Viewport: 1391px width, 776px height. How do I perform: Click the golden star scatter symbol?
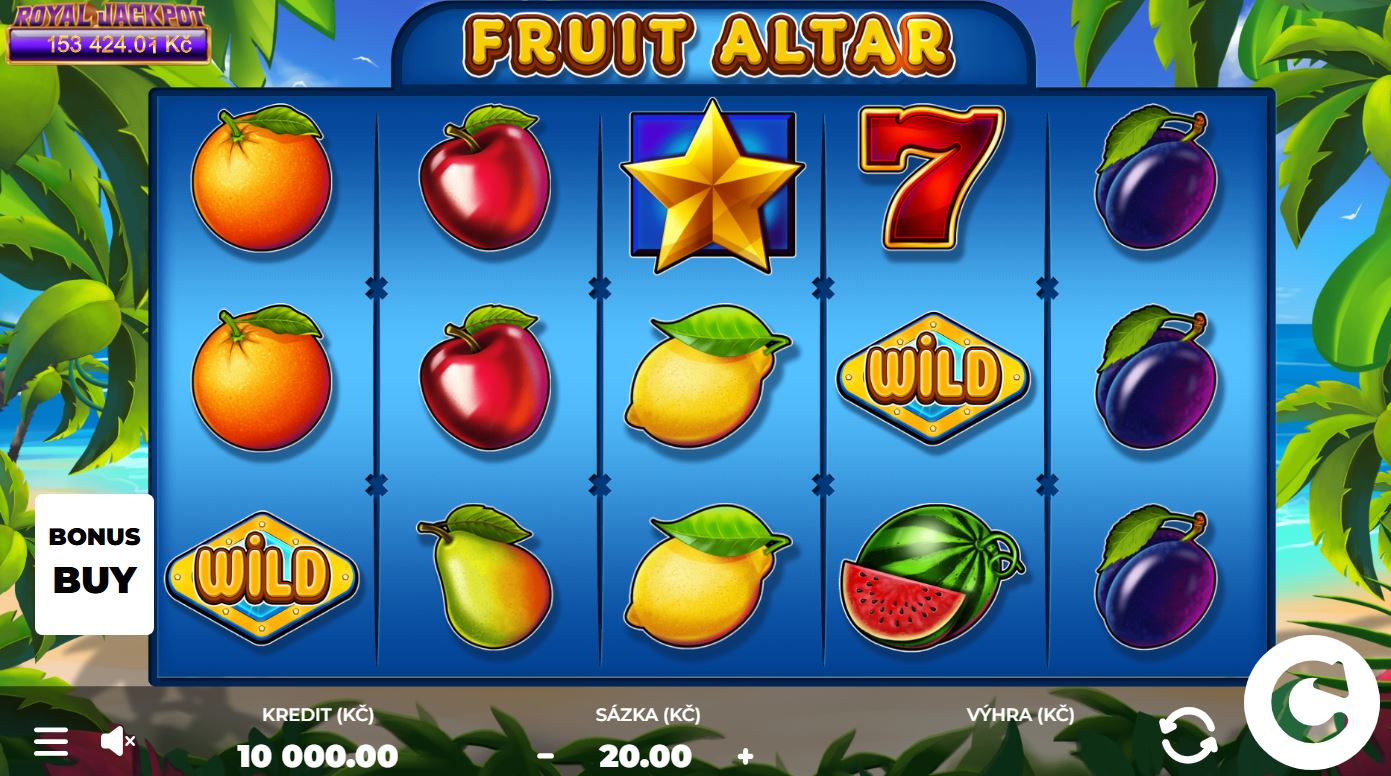(712, 185)
